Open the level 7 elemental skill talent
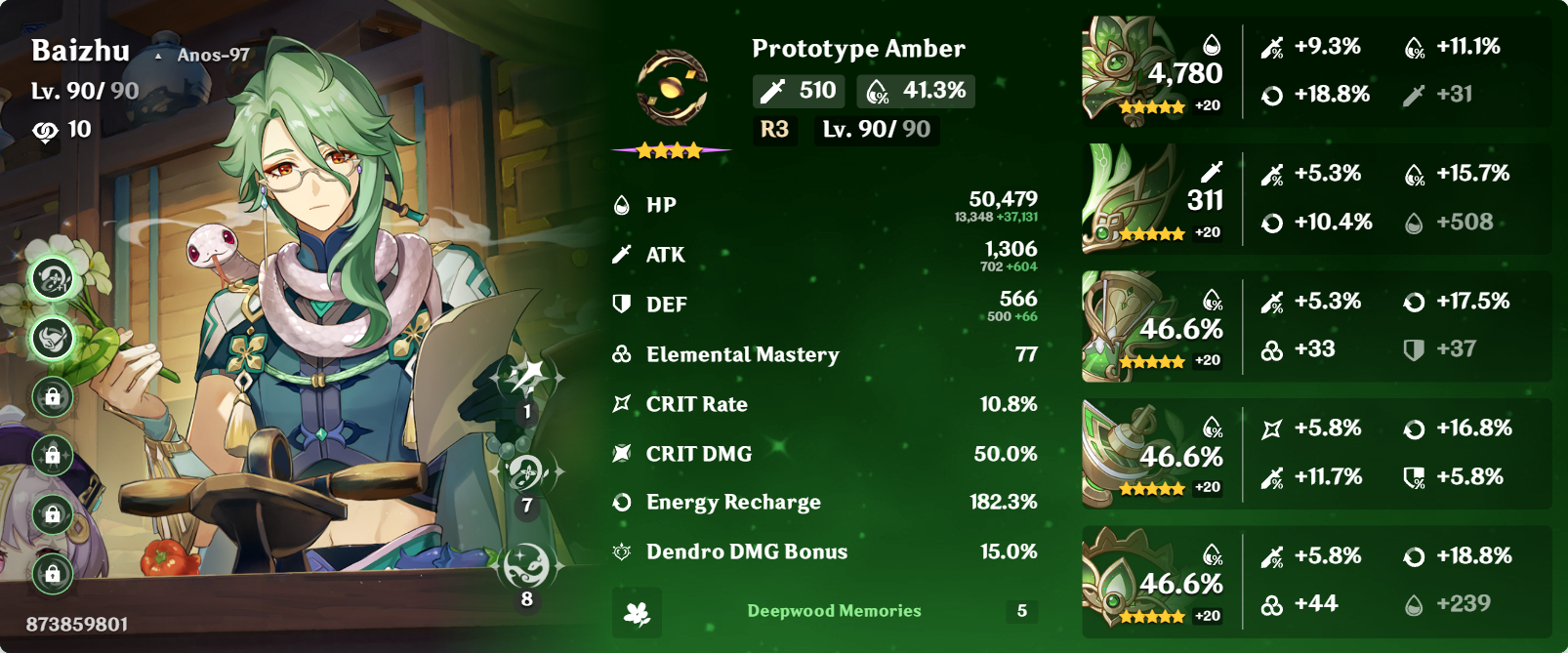1568x653 pixels. pos(527,472)
